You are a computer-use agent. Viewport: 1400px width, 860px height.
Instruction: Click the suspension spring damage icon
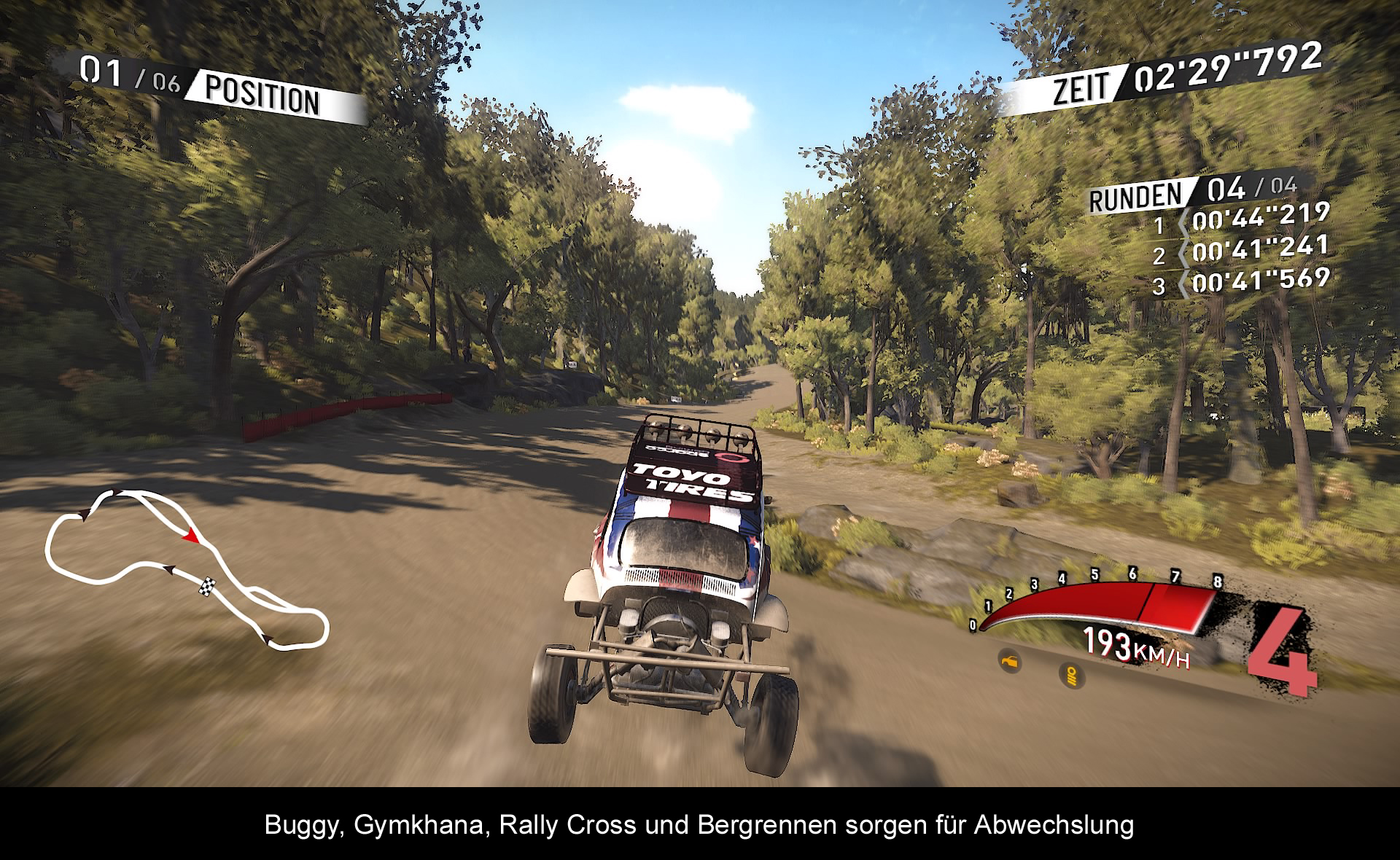[1071, 676]
